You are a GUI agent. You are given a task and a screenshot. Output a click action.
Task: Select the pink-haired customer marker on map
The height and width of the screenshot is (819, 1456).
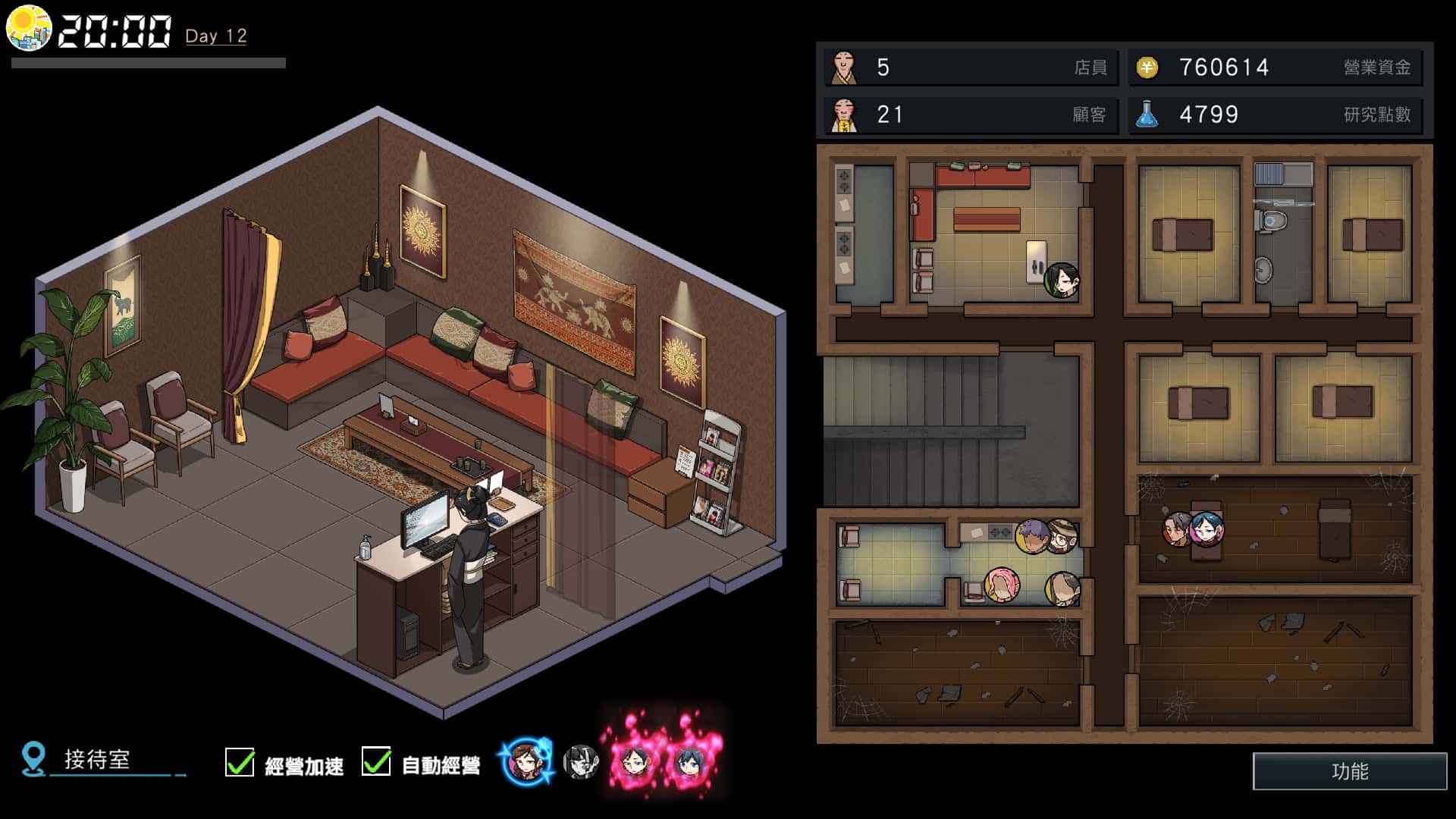pyautogui.click(x=1002, y=585)
